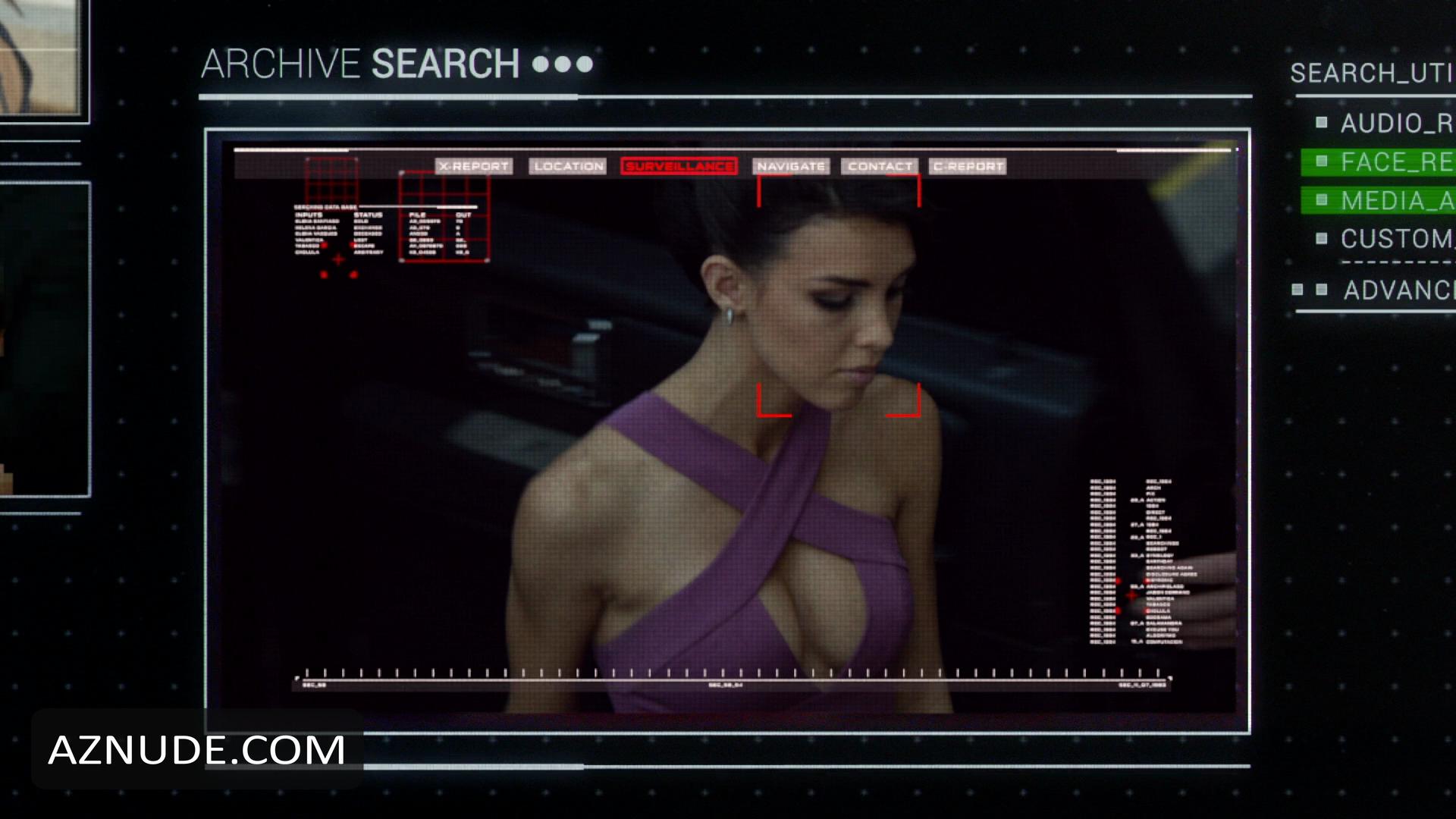Screen dimensions: 1456x819
Task: Open the CONTACT tab
Action: pyautogui.click(x=880, y=166)
